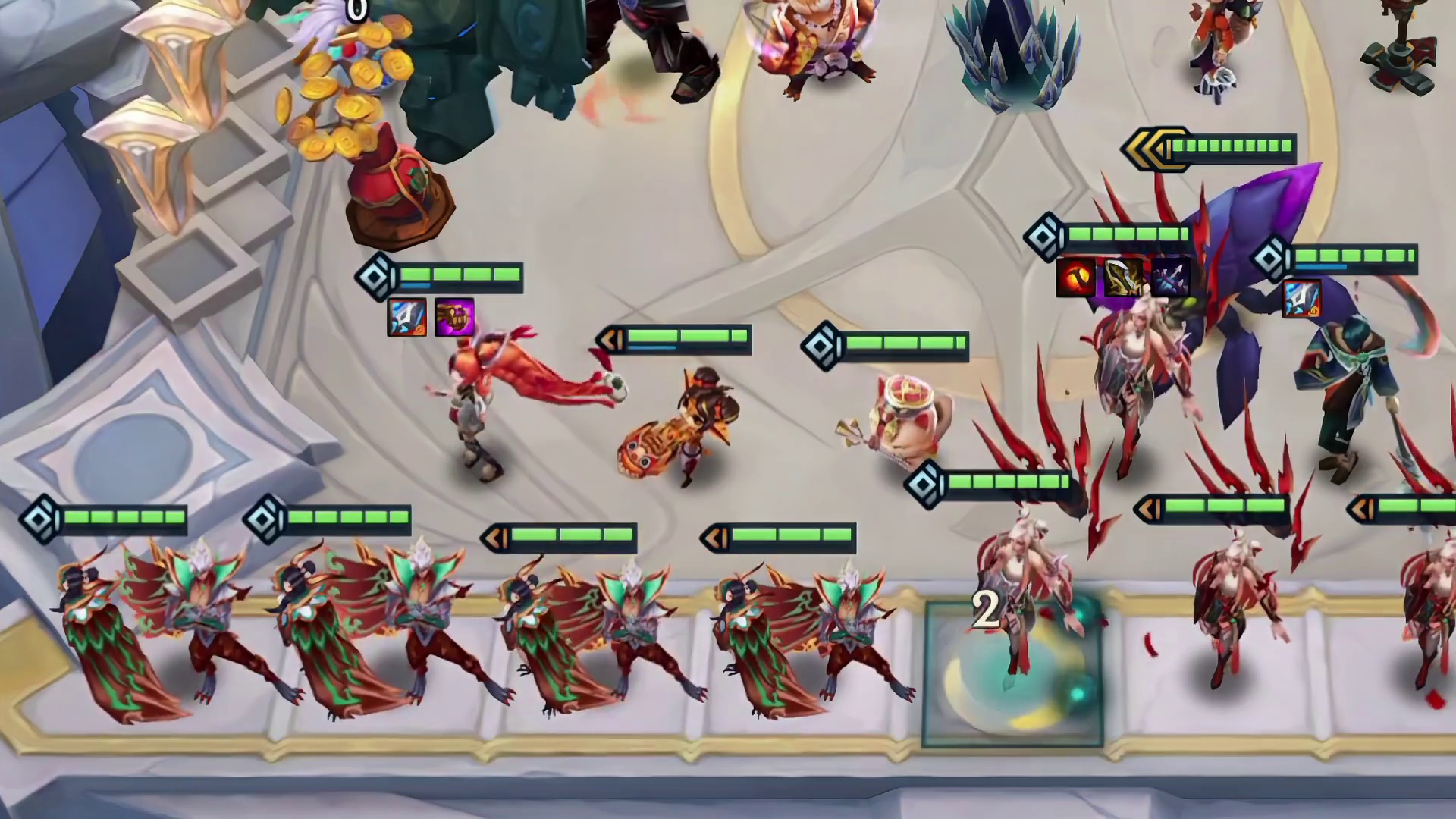Image resolution: width=1456 pixels, height=819 pixels.
Task: Select the dark spiked spear item icon
Action: click(1170, 277)
